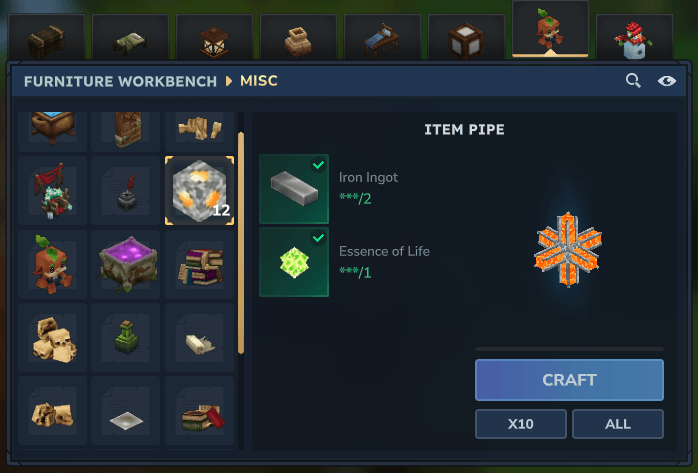Pick the purple cauldron recipe
This screenshot has width=698, height=473.
(127, 264)
